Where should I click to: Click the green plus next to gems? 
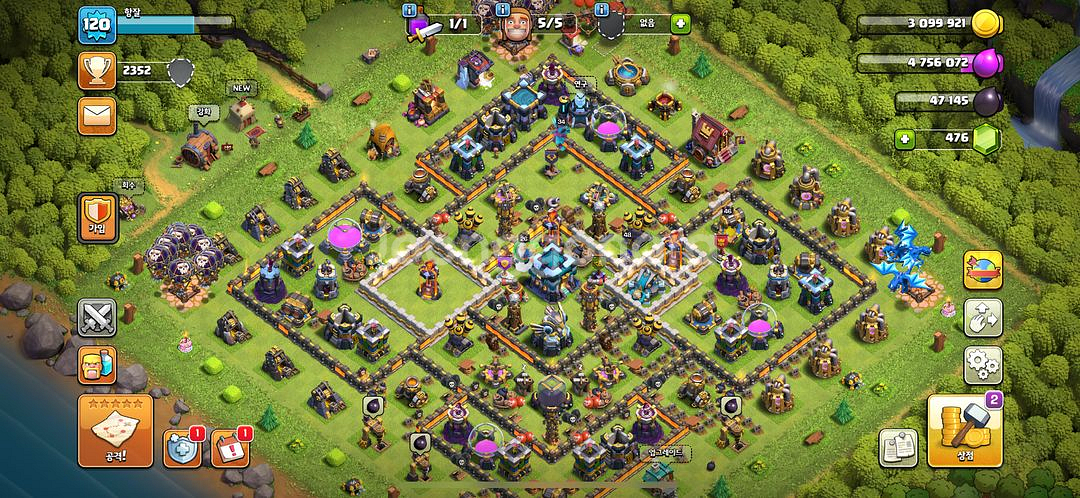pyautogui.click(x=905, y=138)
